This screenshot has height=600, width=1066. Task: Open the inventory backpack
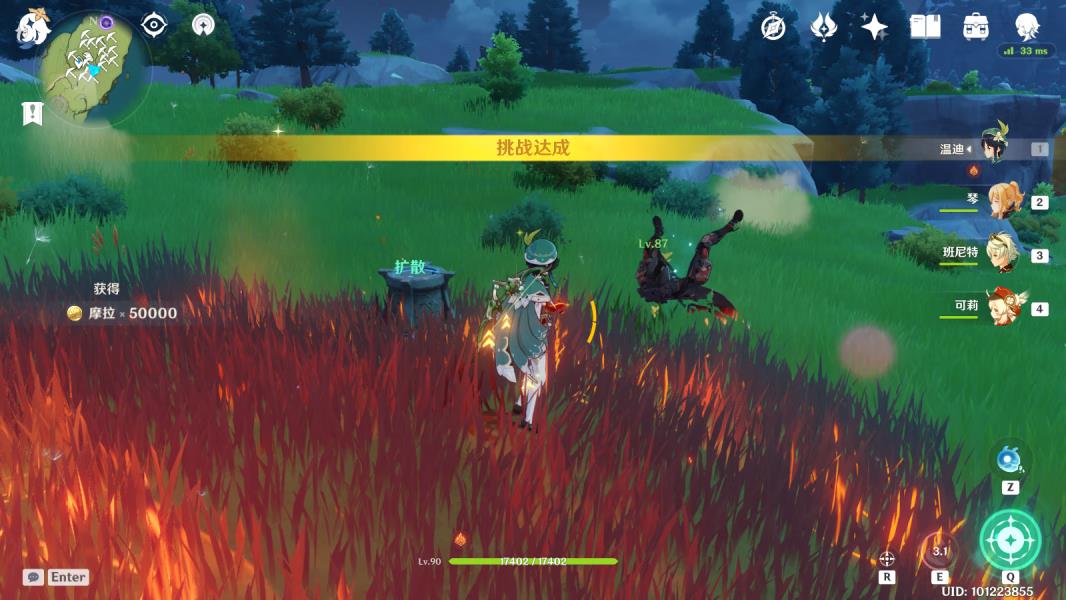pos(976,27)
